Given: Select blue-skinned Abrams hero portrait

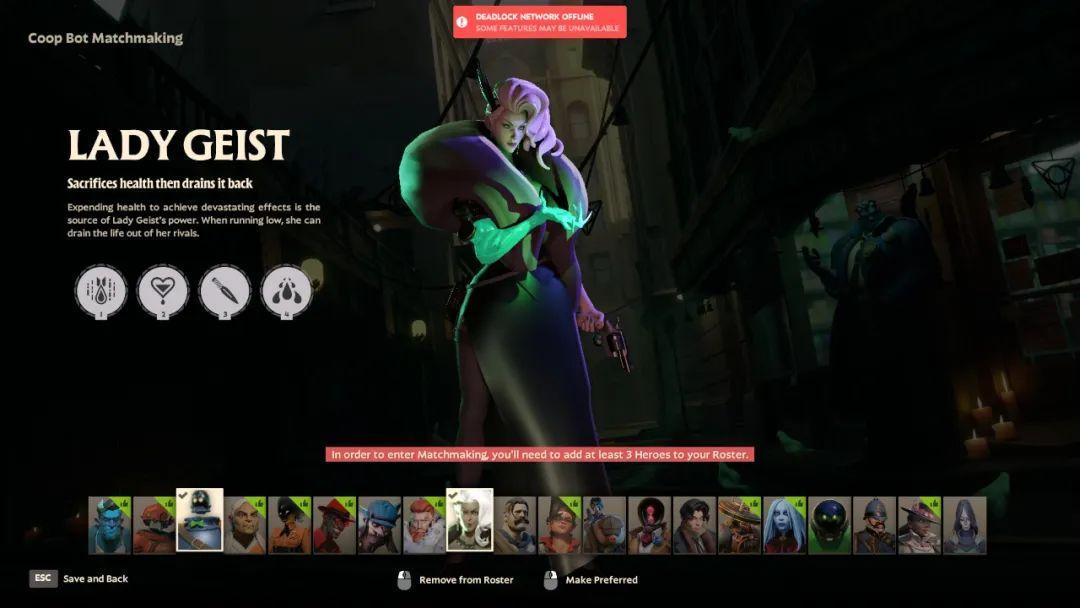Looking at the screenshot, I should point(109,525).
